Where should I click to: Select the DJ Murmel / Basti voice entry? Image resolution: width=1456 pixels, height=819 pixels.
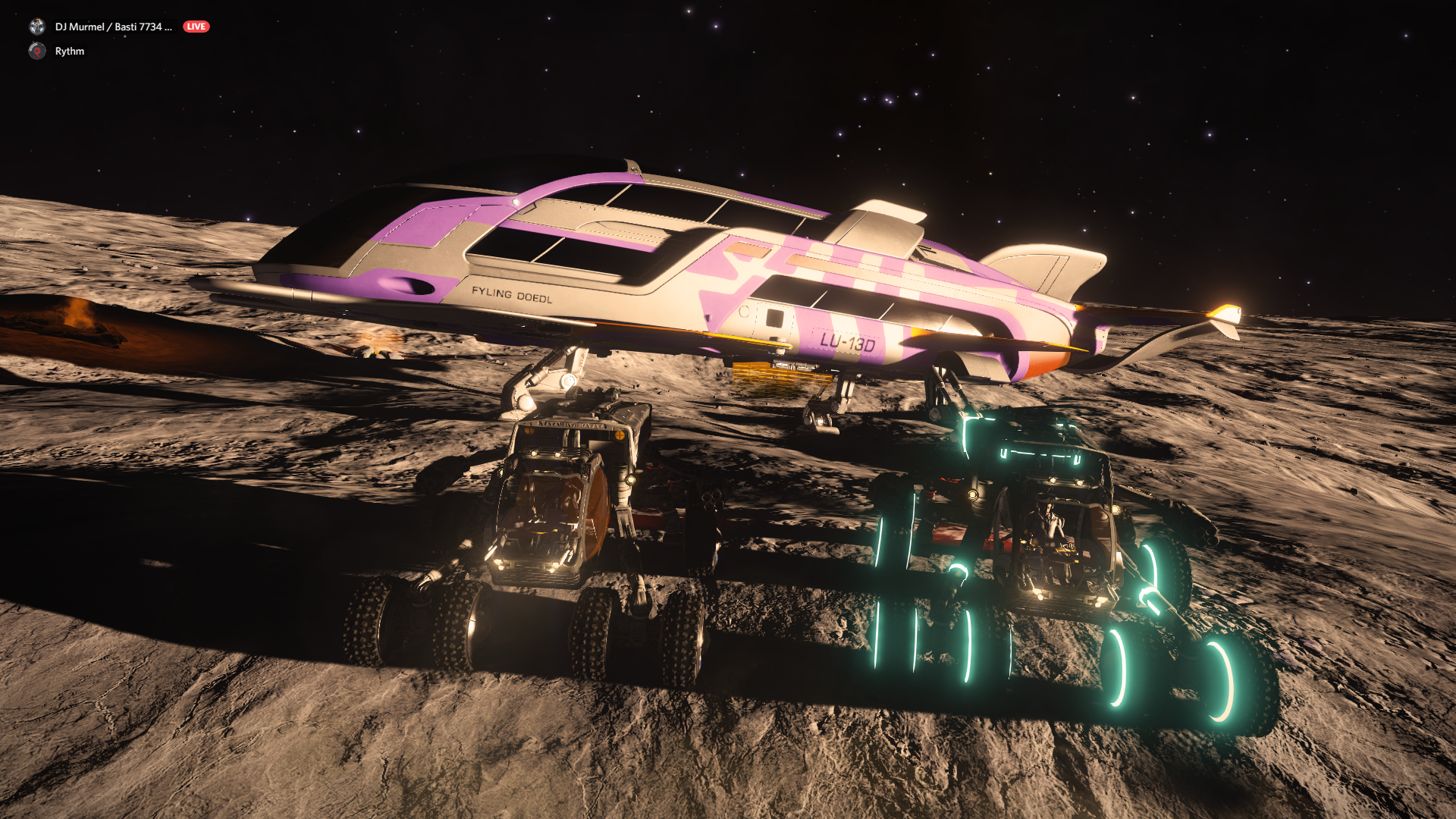(112, 27)
